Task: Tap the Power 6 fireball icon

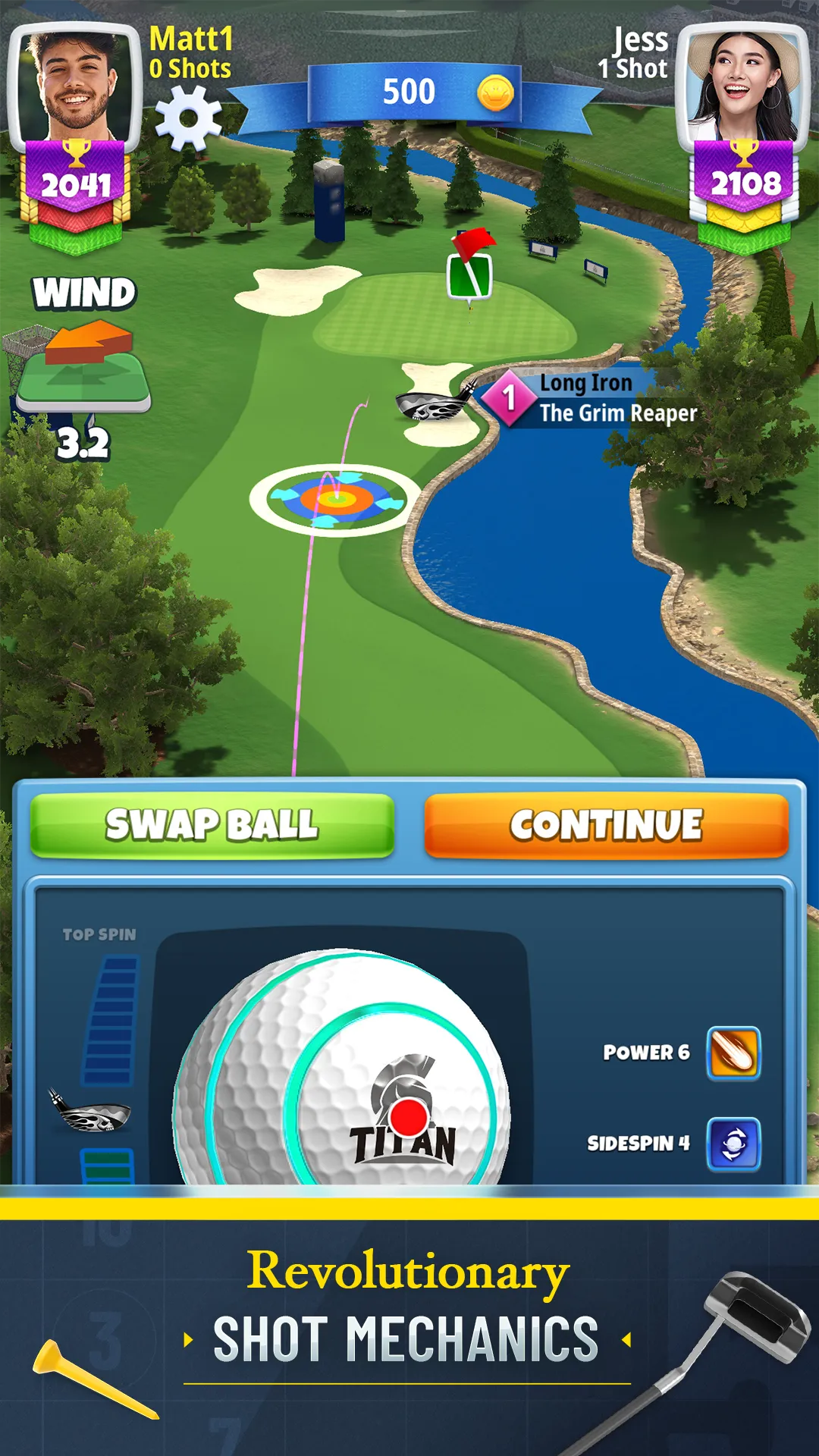Action: (x=733, y=1053)
